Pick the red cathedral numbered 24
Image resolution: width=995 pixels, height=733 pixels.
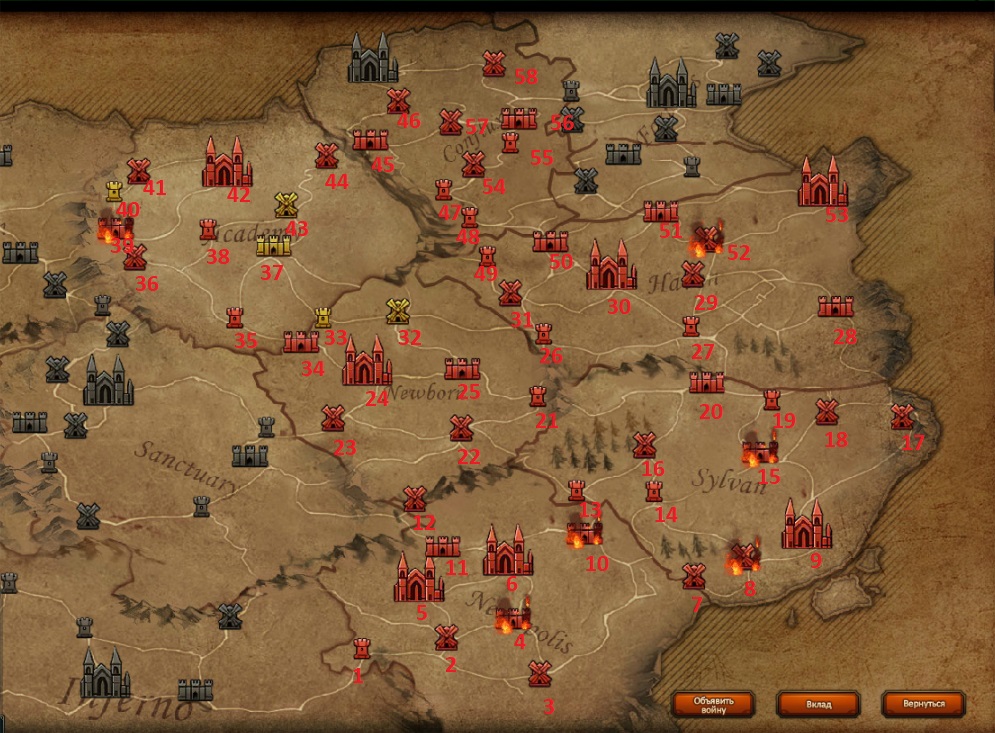(366, 362)
